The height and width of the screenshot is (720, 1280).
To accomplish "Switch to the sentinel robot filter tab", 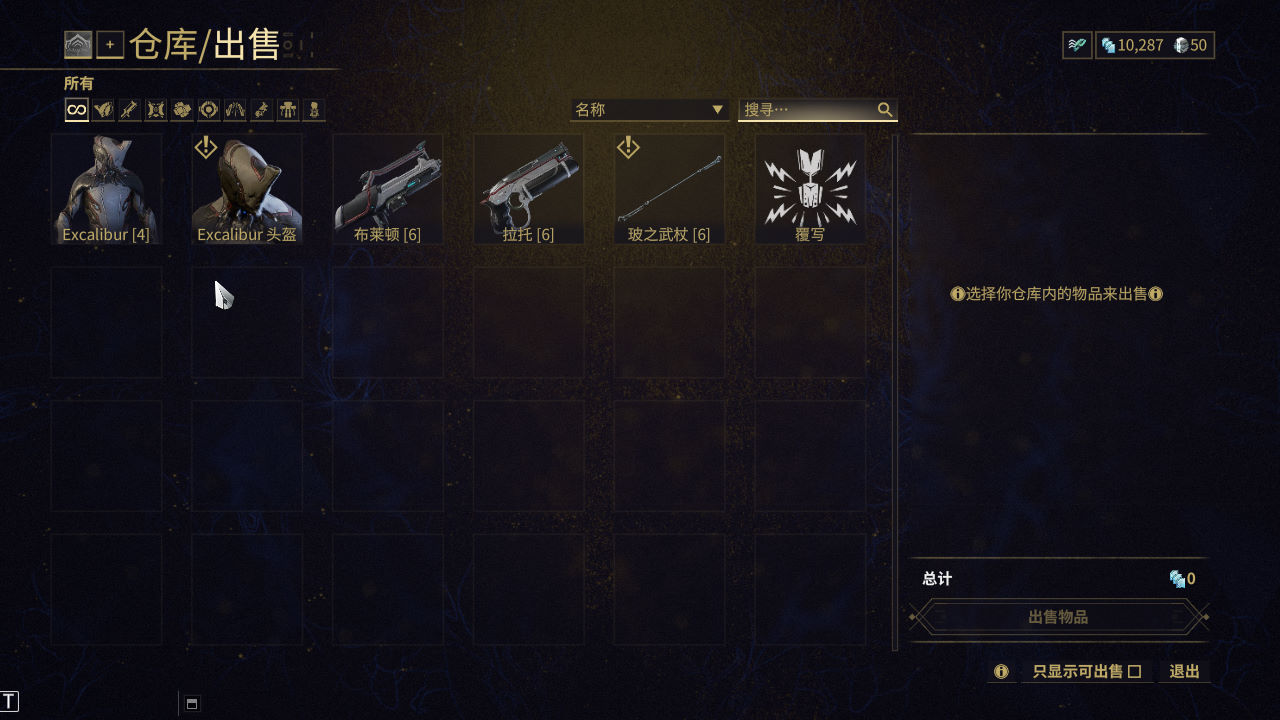I will 287,109.
